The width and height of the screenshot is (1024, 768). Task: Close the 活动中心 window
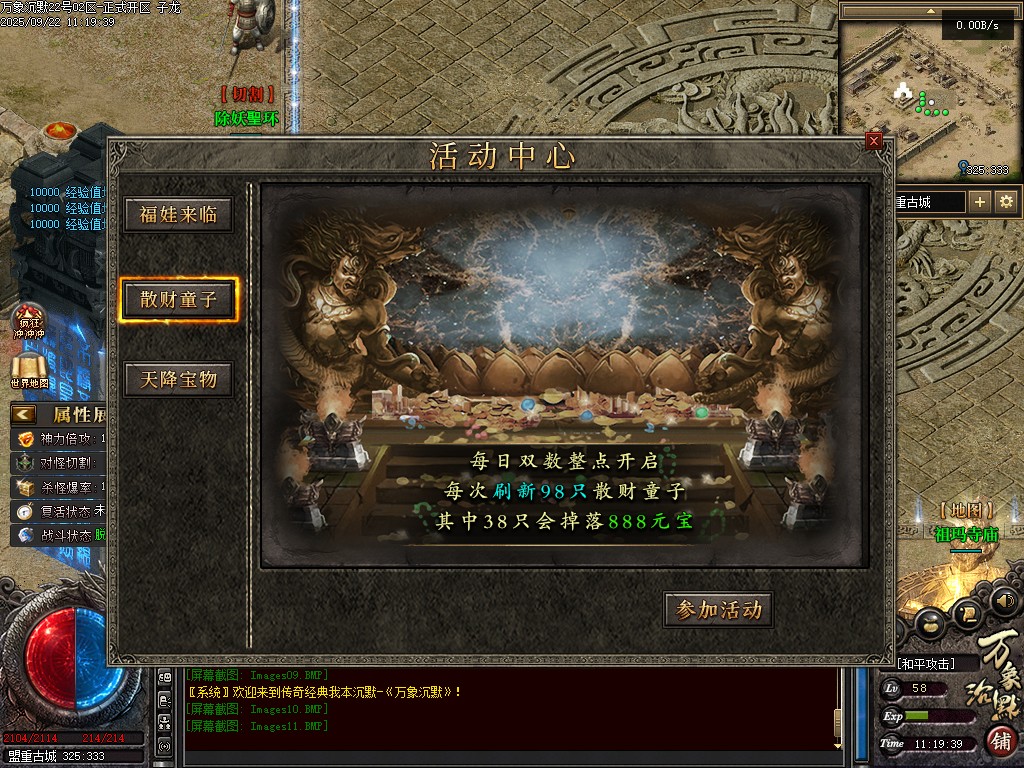coord(875,141)
